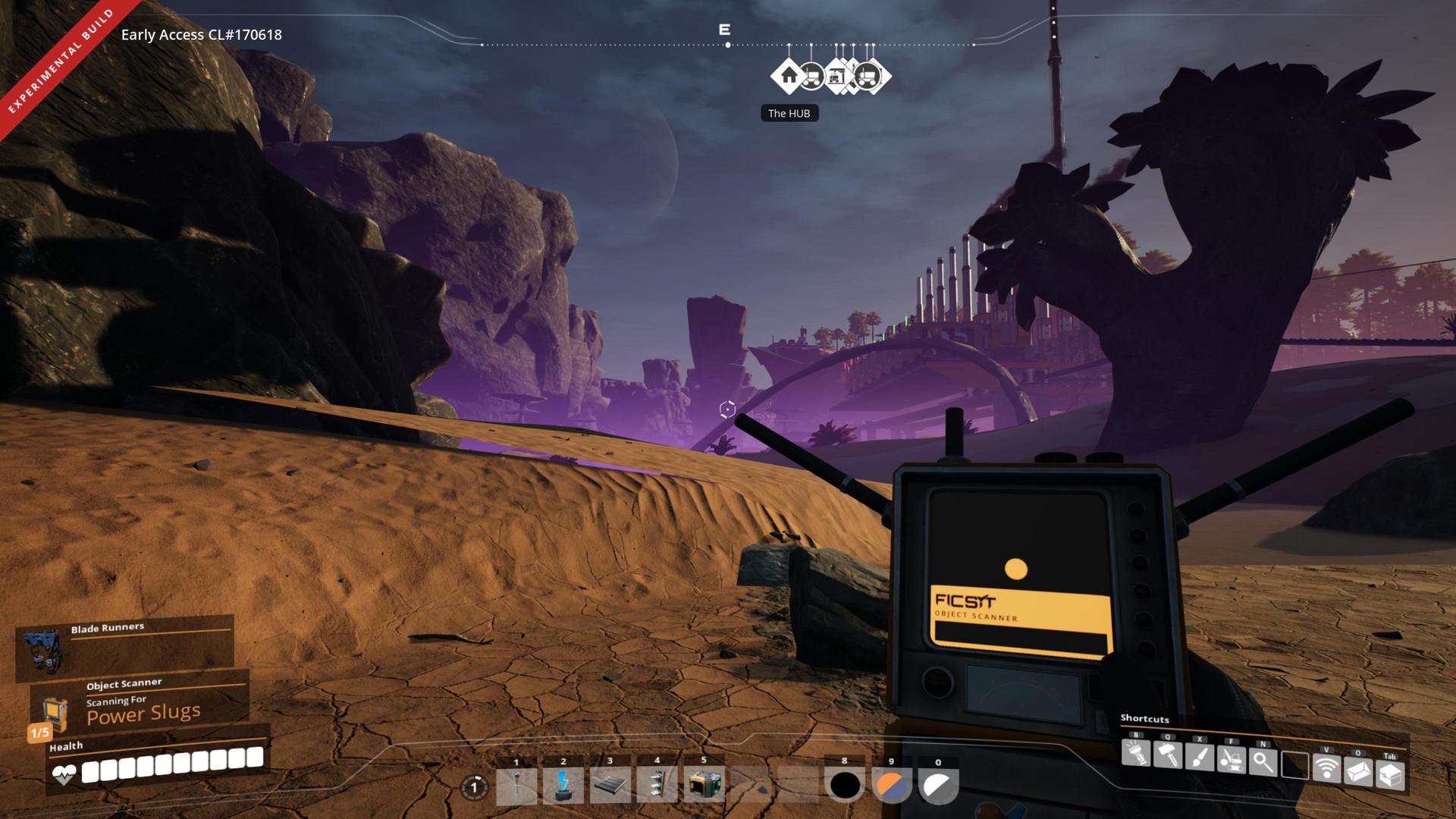
Task: Activate the signal scanner shortcut icon
Action: click(1326, 767)
